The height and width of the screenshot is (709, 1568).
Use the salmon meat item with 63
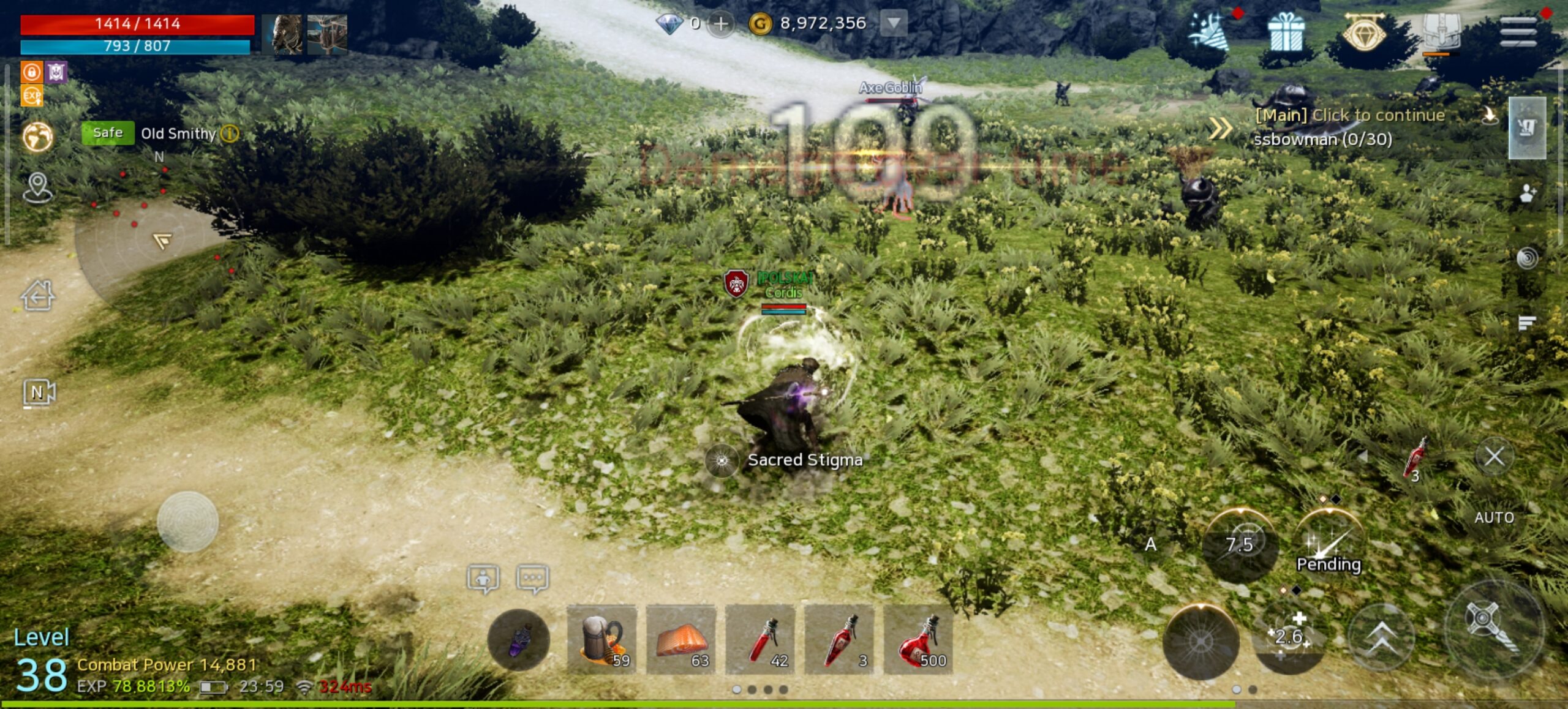[x=681, y=640]
